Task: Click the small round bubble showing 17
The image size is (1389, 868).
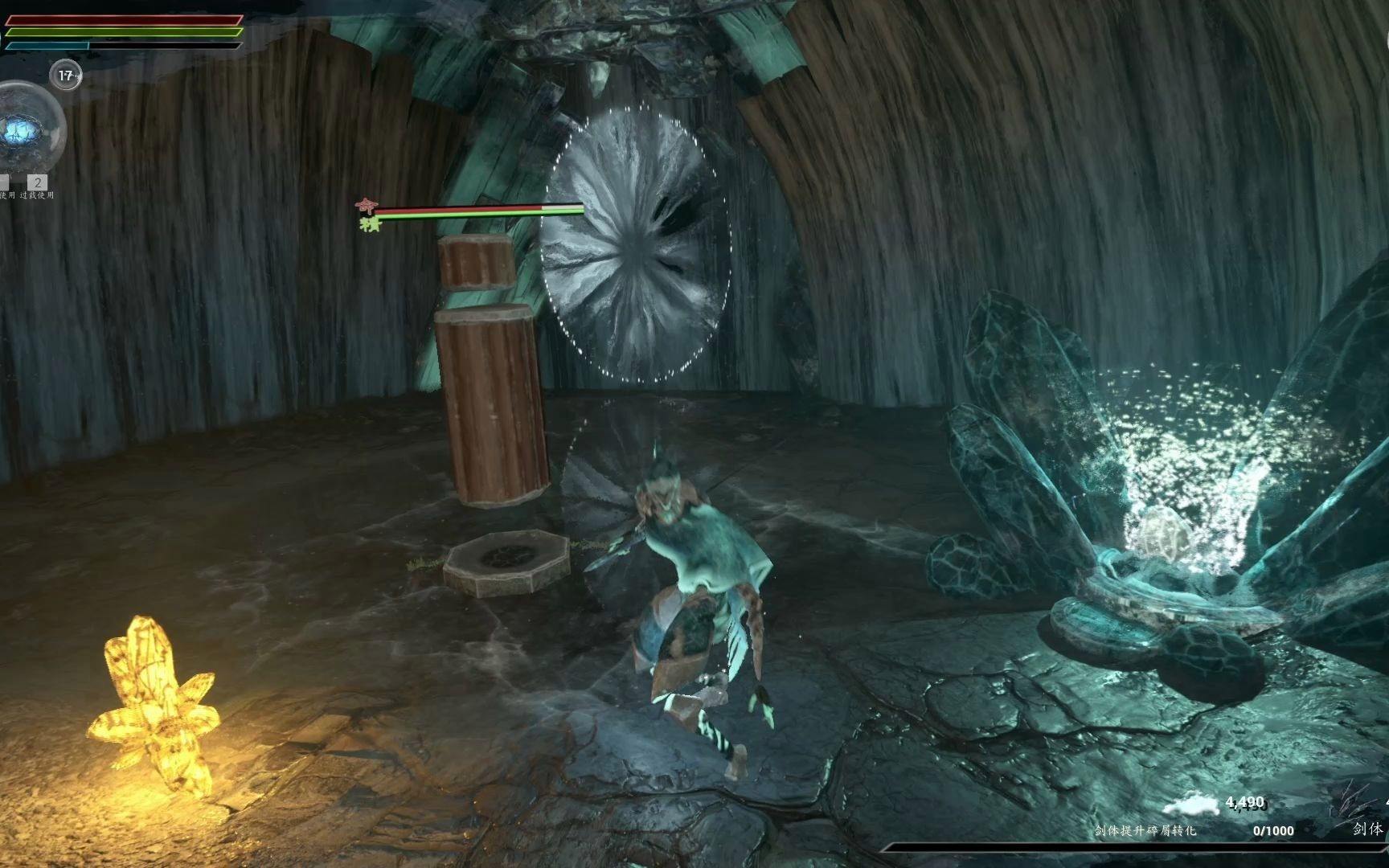Action: pos(66,76)
